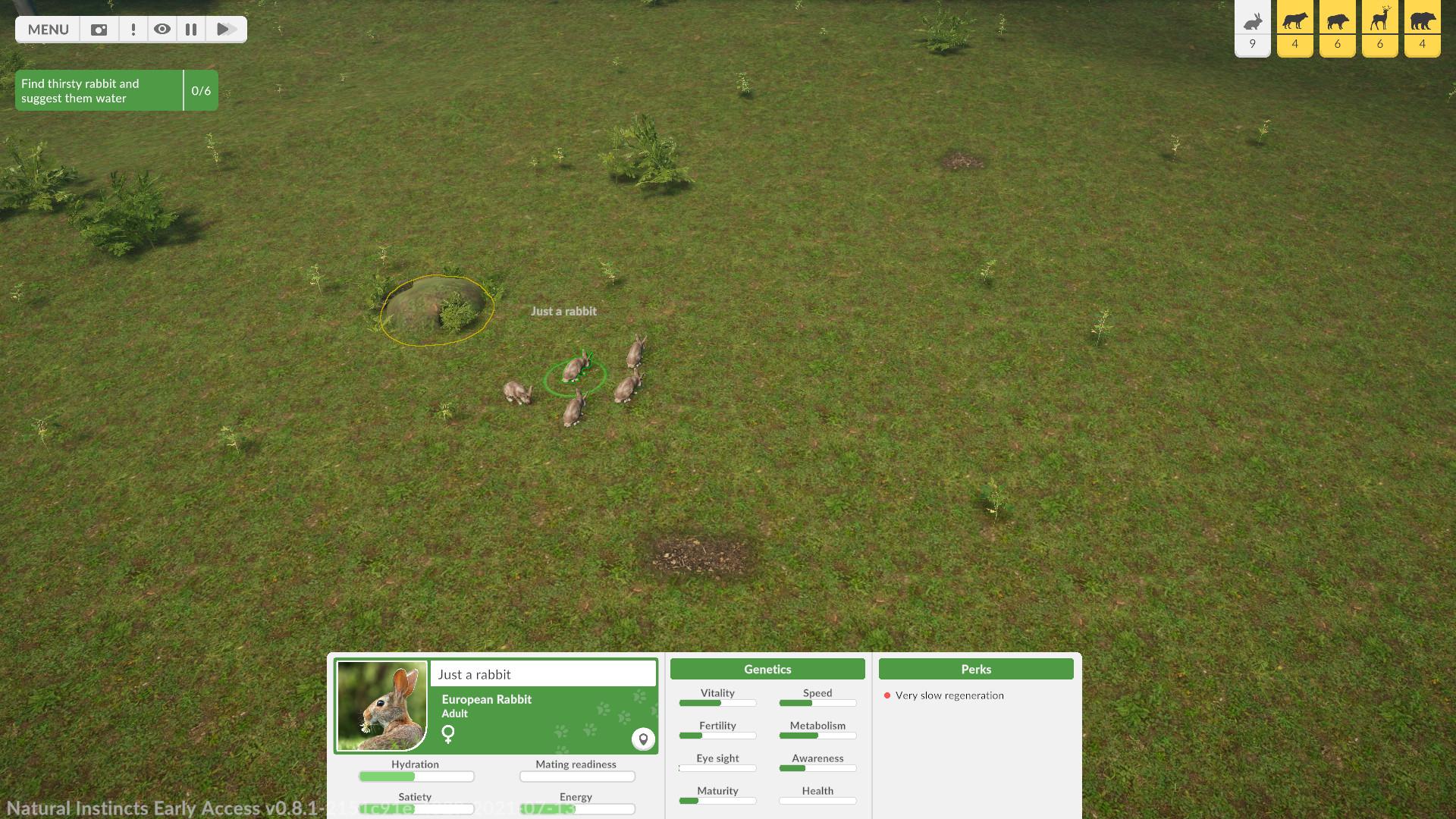The image size is (1456, 819).
Task: Open the Genetics panel header
Action: [767, 669]
